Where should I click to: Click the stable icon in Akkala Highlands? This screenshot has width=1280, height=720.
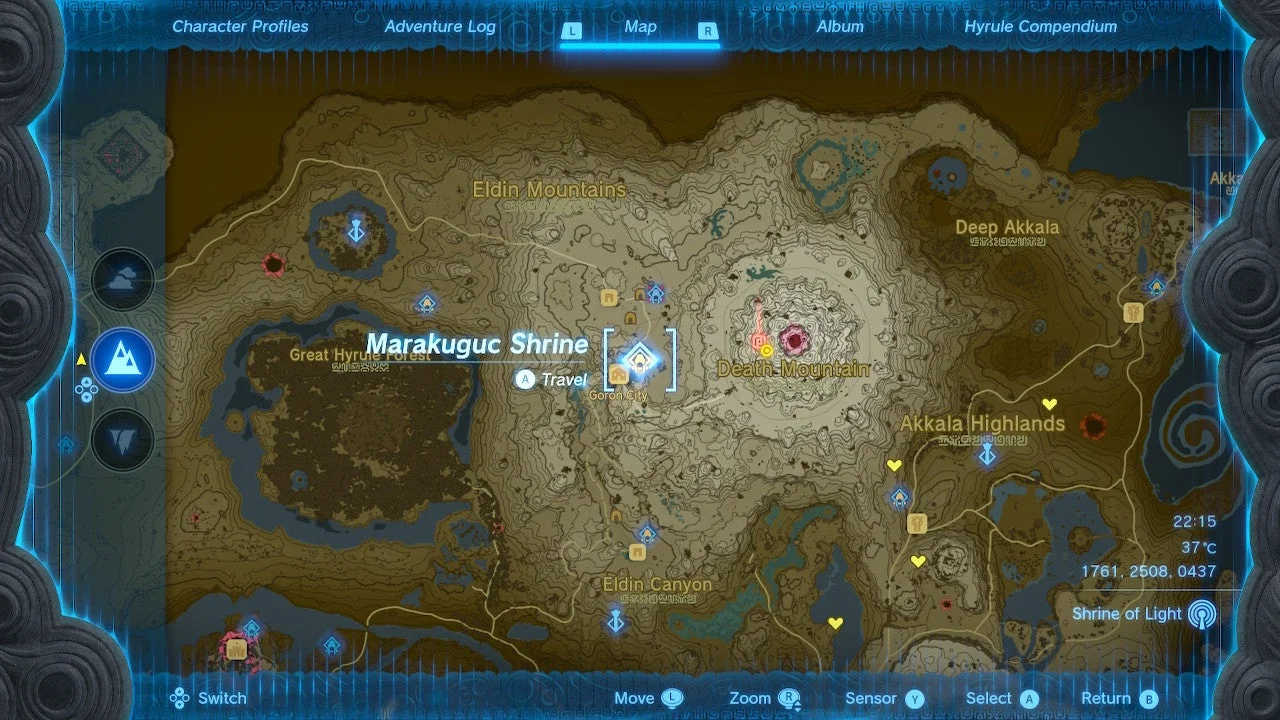point(916,525)
